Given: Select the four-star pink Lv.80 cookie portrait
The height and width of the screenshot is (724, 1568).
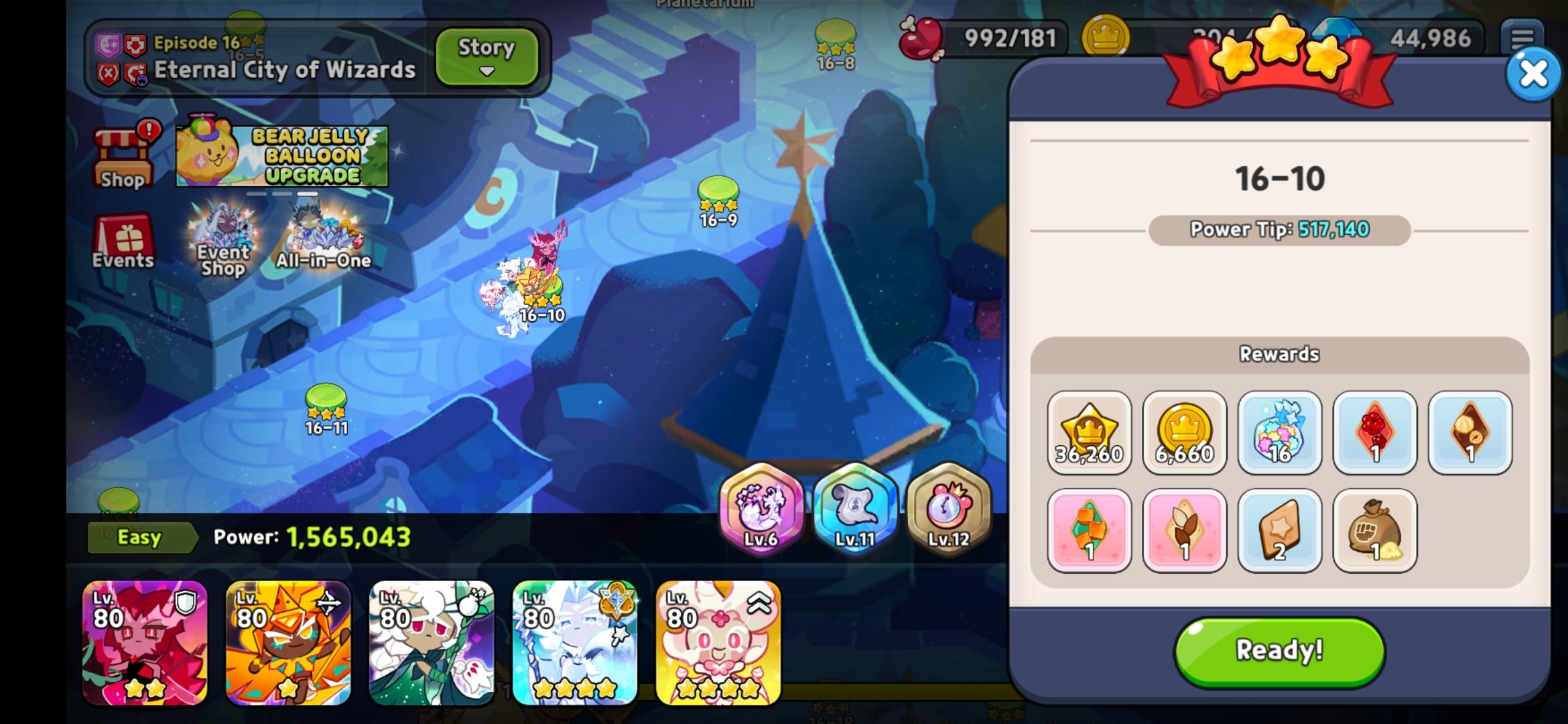Looking at the screenshot, I should (x=716, y=644).
